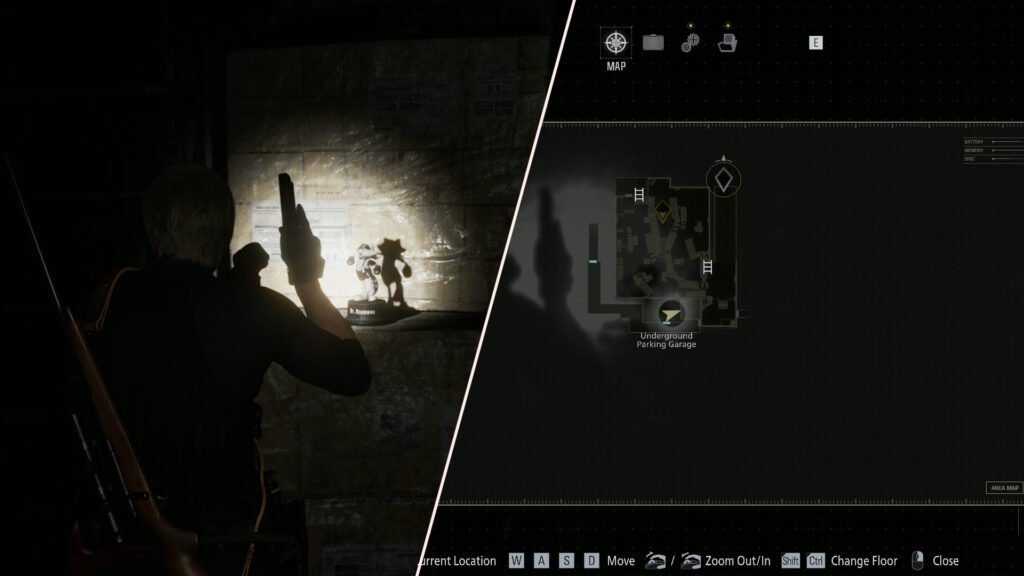Open the briefcase inventory tab
The height and width of the screenshot is (576, 1024).
[x=653, y=42]
